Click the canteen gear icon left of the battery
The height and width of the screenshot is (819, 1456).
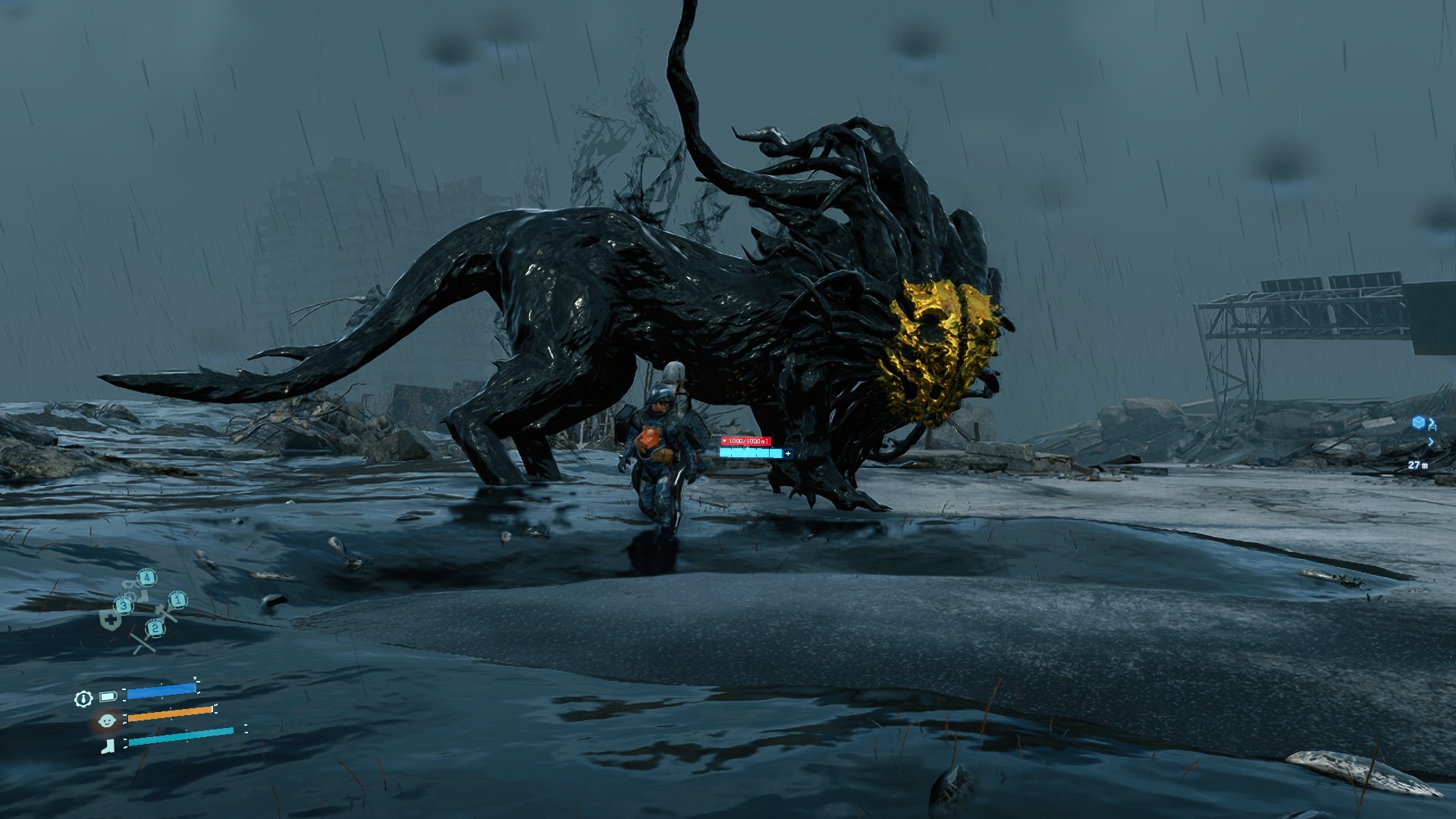coord(83,698)
